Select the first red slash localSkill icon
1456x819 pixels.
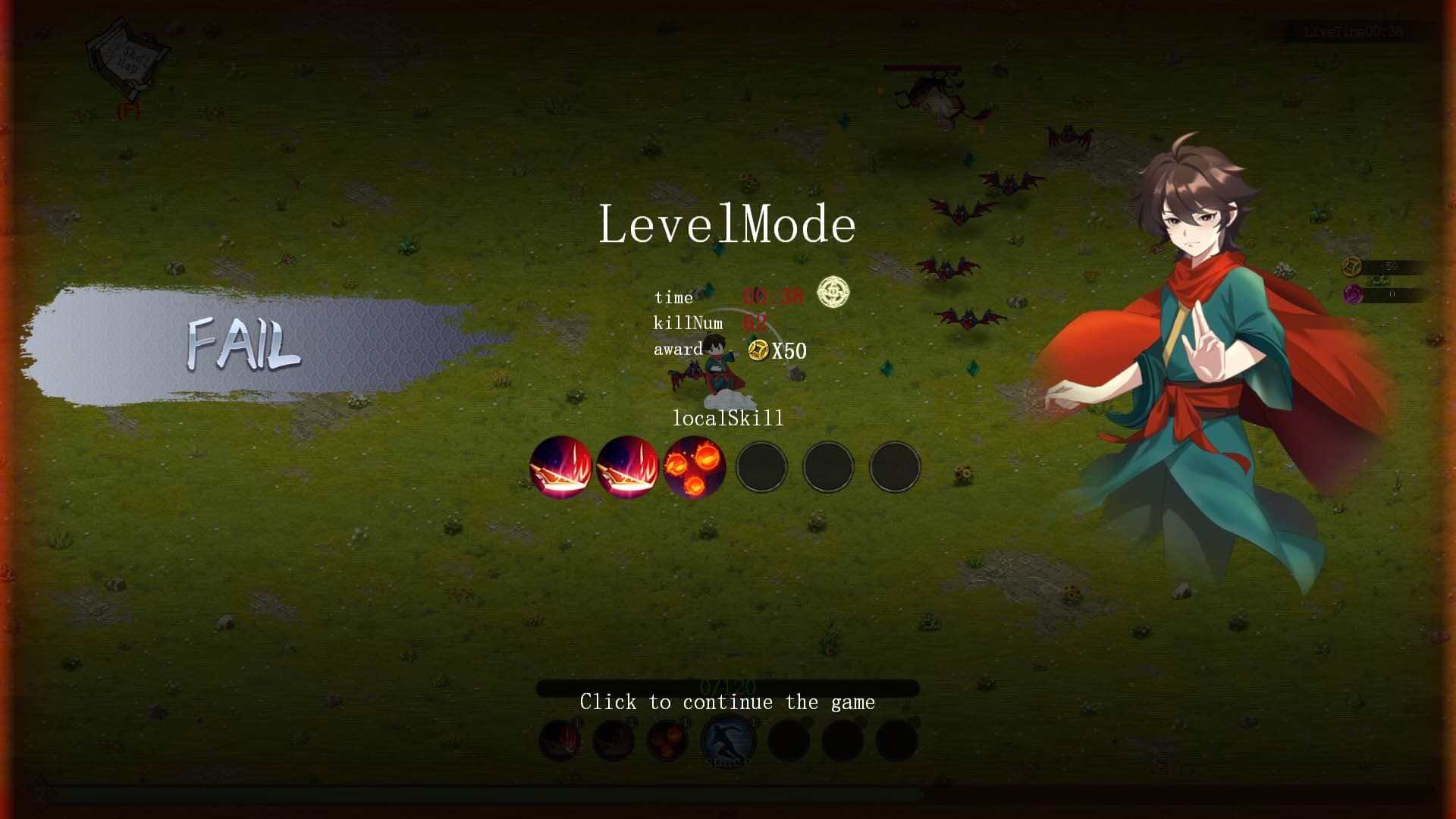click(x=561, y=467)
